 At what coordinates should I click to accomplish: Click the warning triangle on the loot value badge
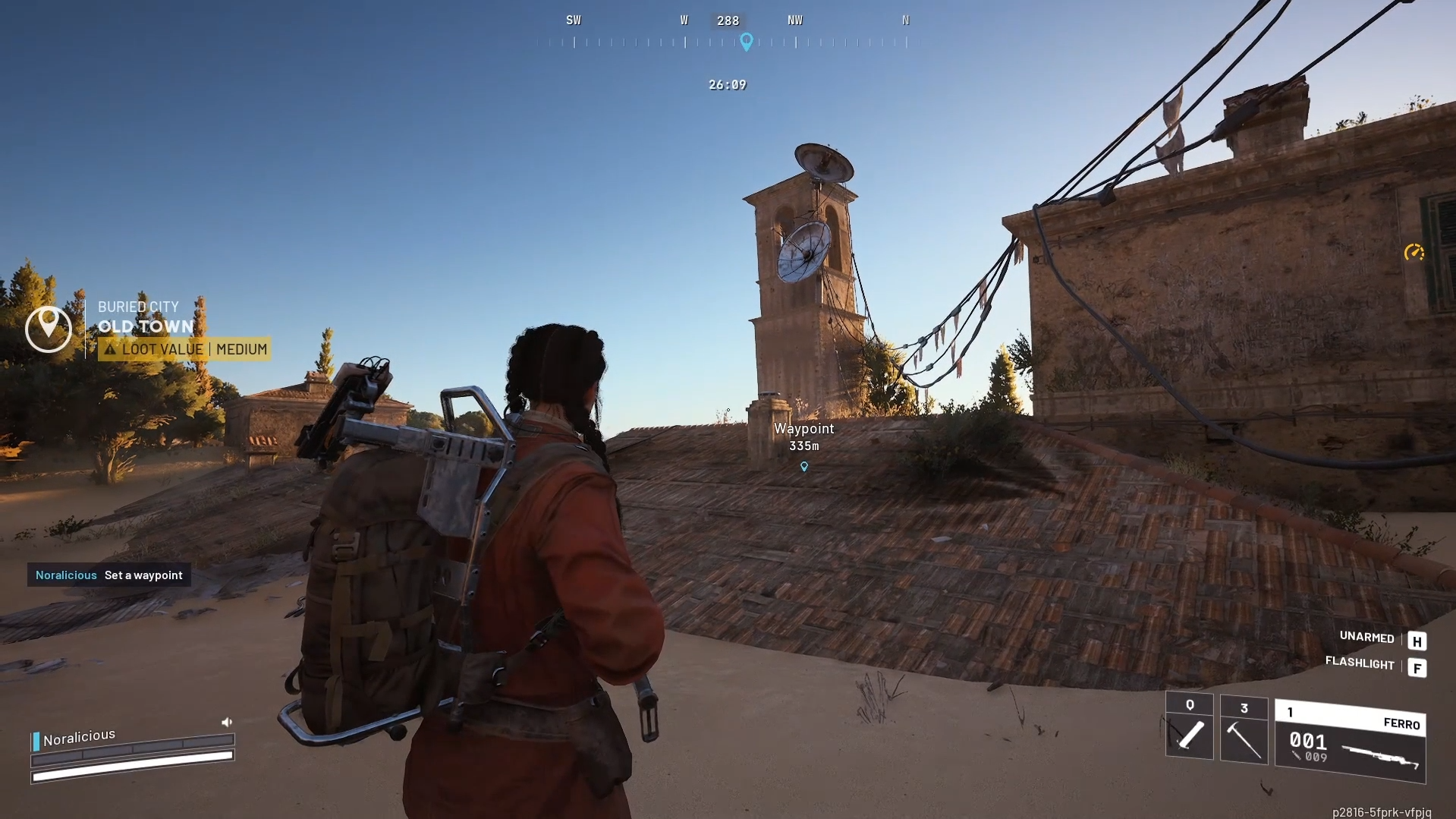click(111, 349)
